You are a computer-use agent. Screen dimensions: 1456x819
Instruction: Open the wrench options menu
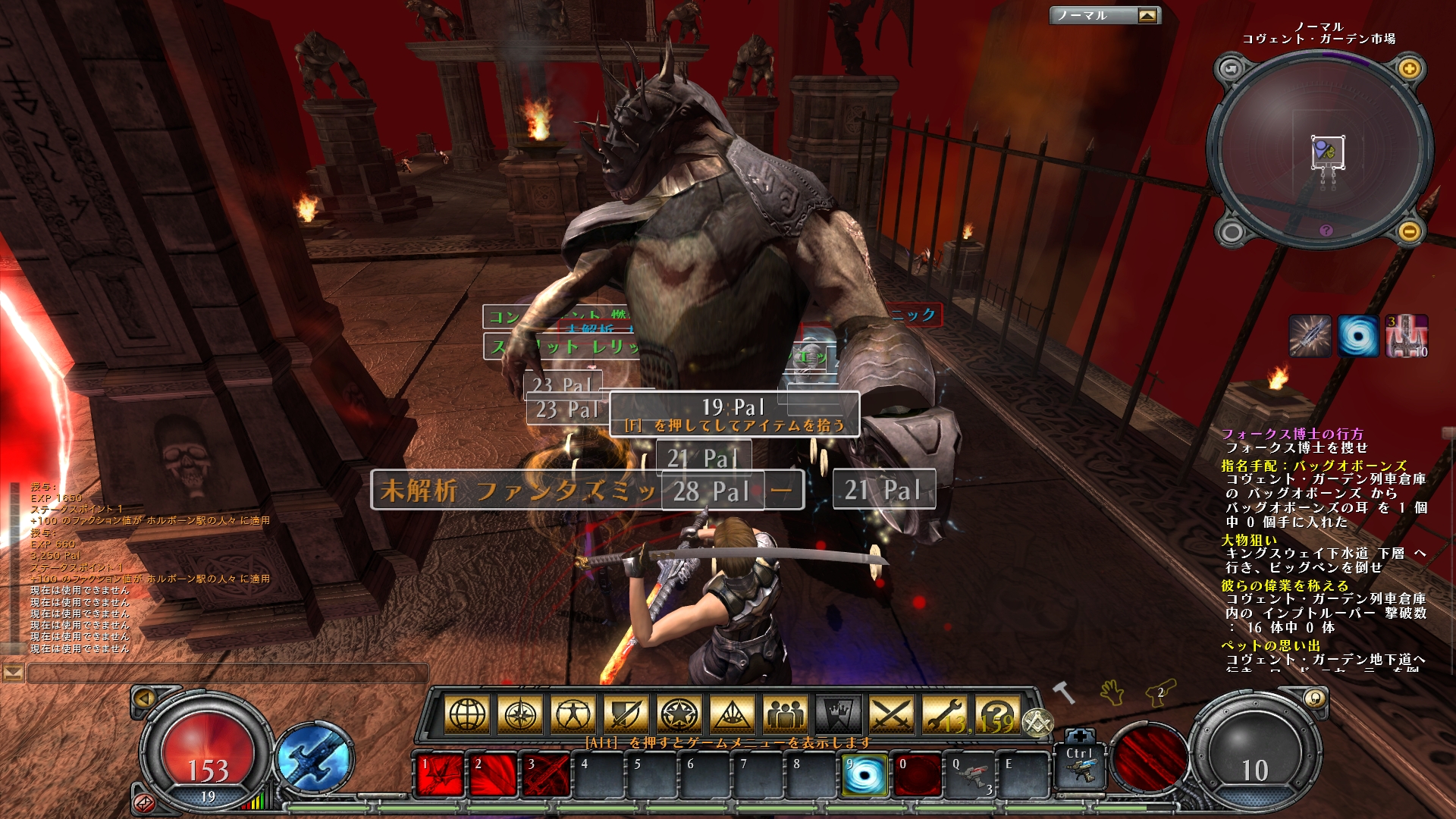coord(944,714)
